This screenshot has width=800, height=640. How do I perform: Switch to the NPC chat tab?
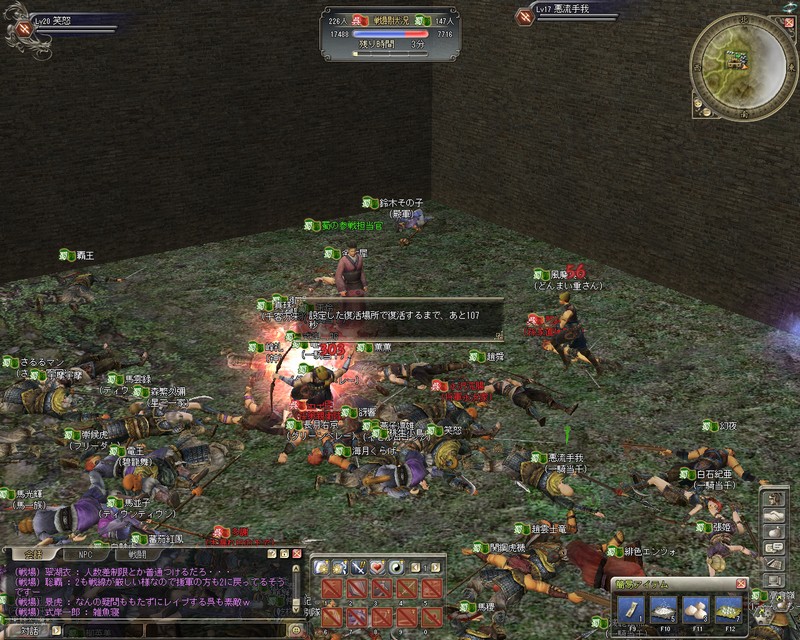pyautogui.click(x=84, y=553)
